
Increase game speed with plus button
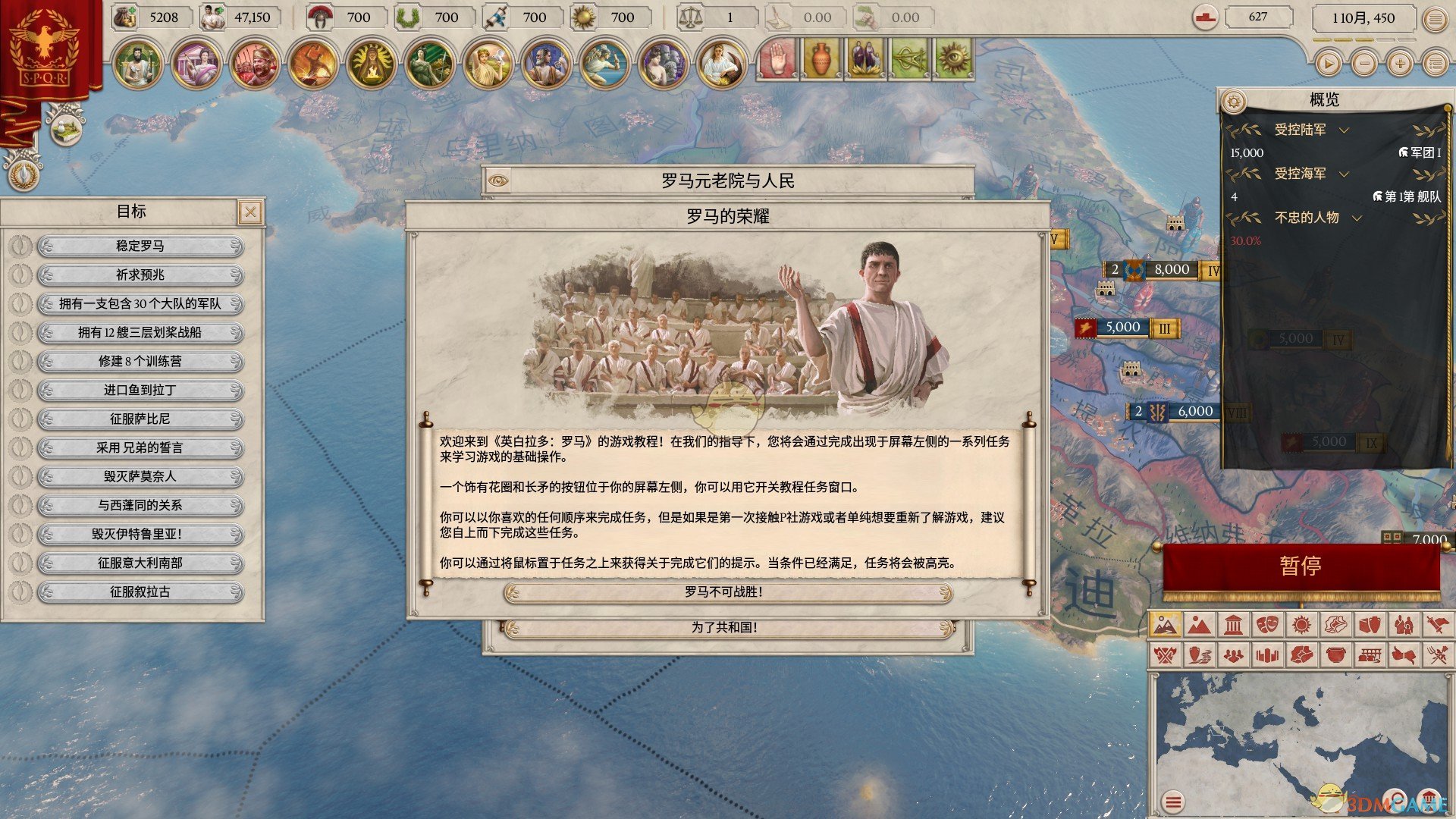1400,64
